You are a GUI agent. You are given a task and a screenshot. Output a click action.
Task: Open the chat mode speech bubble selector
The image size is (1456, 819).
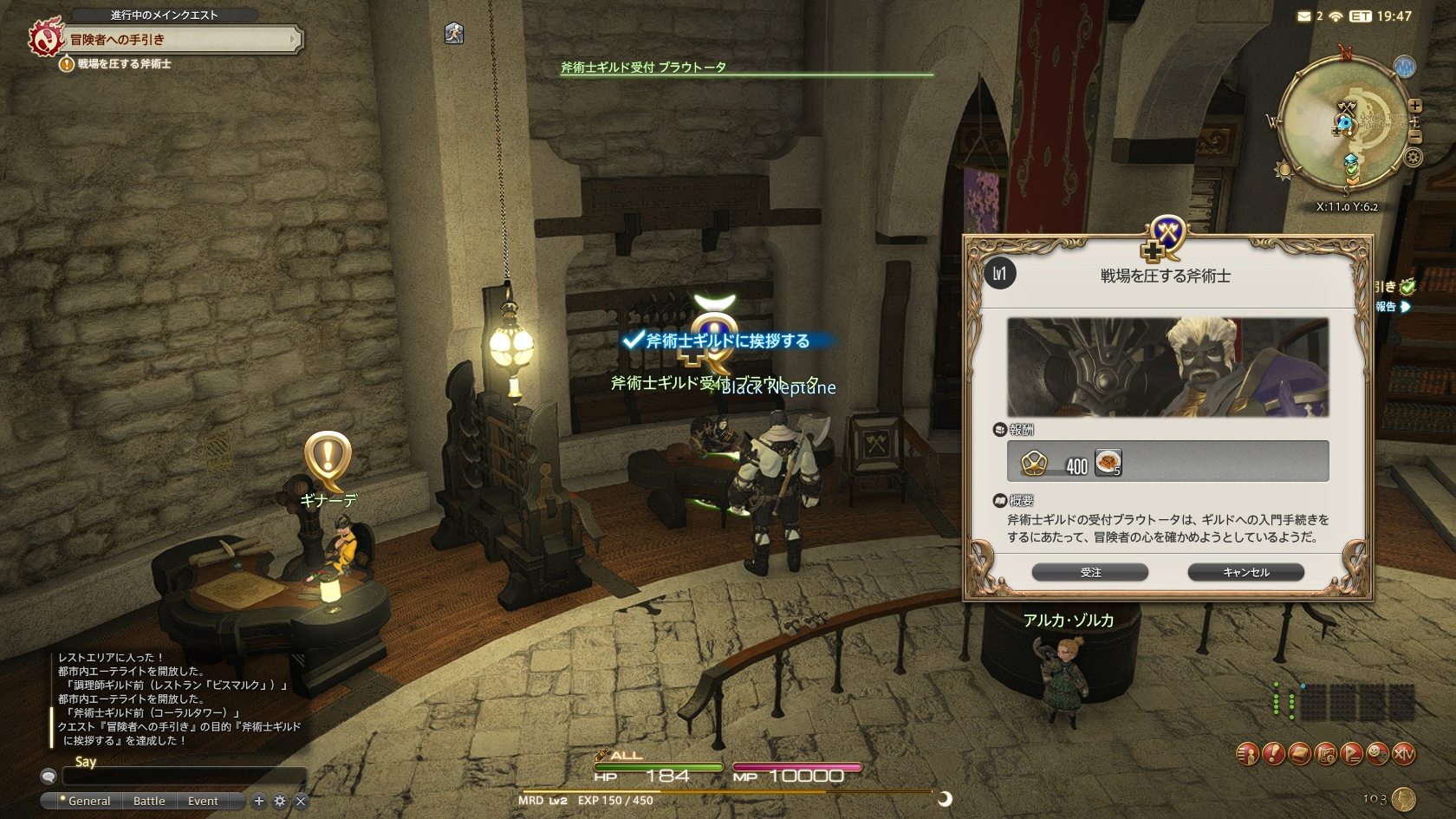coord(49,777)
